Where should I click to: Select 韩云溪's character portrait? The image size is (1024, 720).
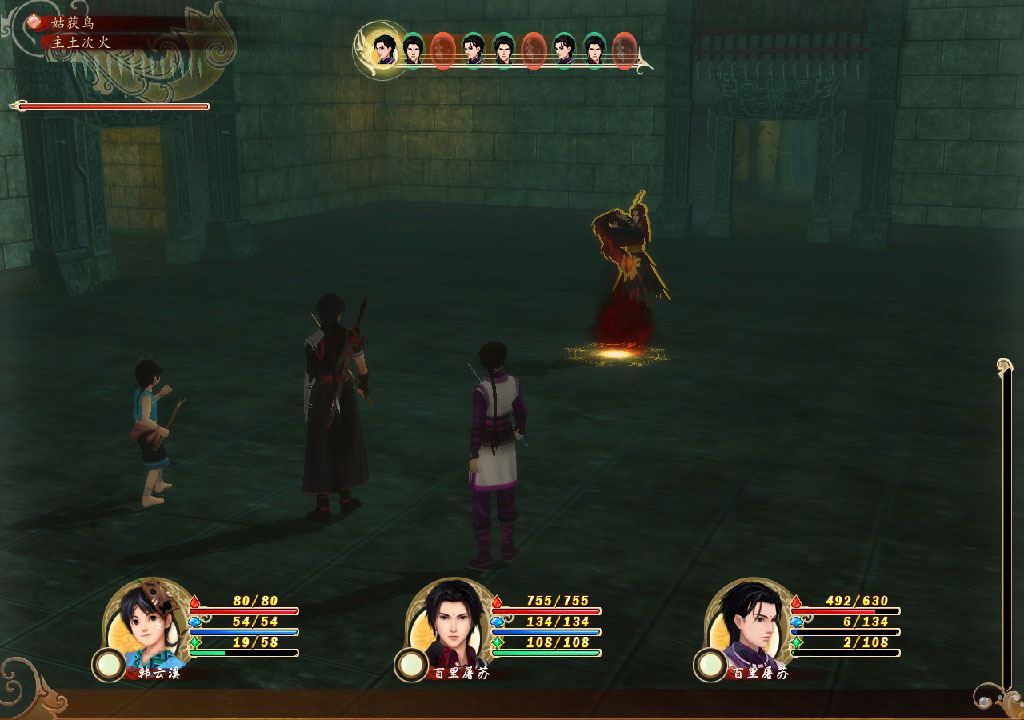[x=146, y=620]
